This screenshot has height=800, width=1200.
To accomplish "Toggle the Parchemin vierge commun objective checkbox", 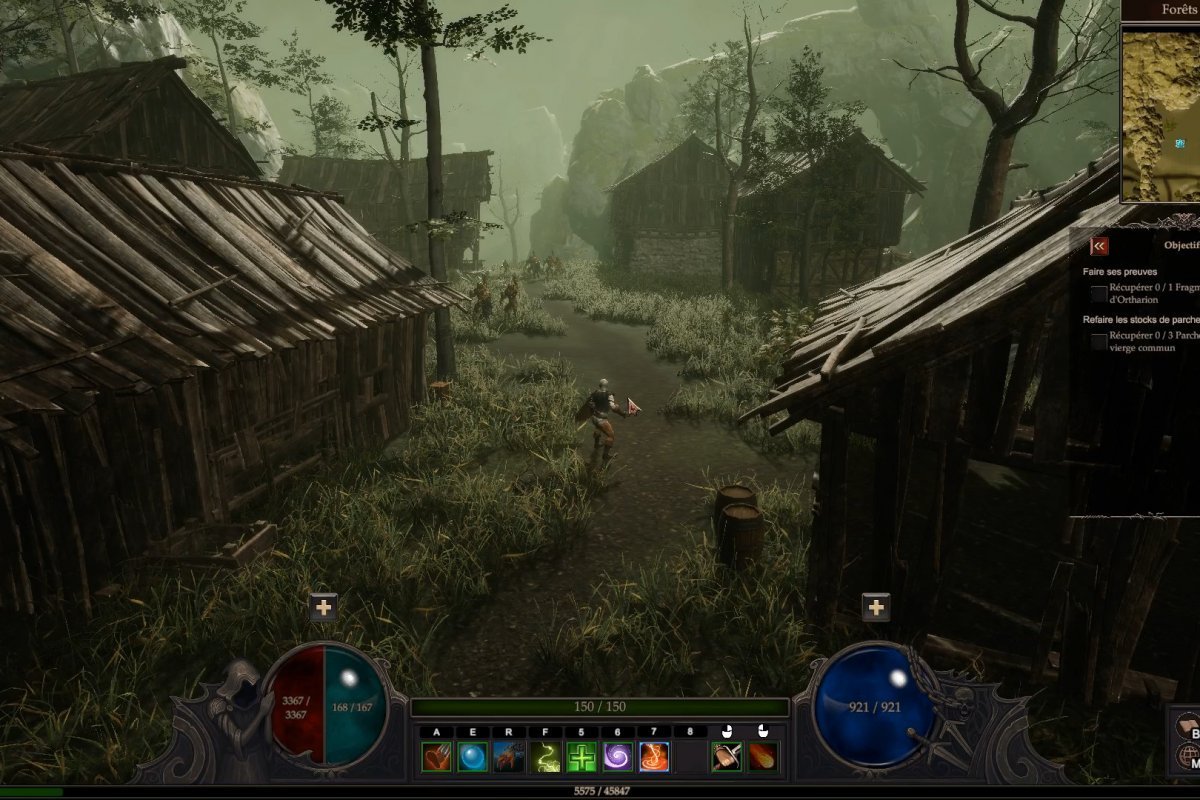I will (1099, 341).
